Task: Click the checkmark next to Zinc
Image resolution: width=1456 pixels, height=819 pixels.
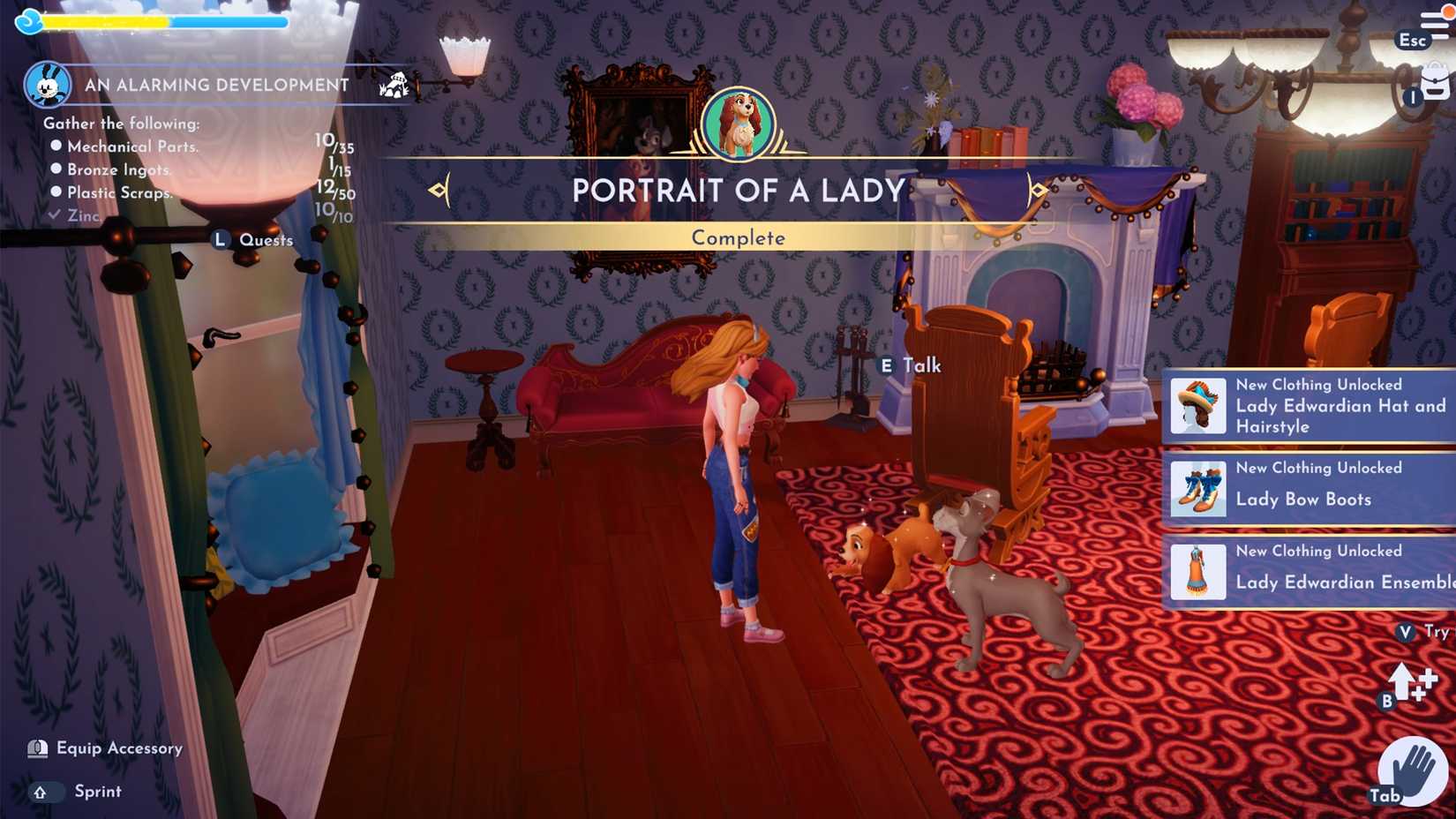Action: (x=55, y=214)
